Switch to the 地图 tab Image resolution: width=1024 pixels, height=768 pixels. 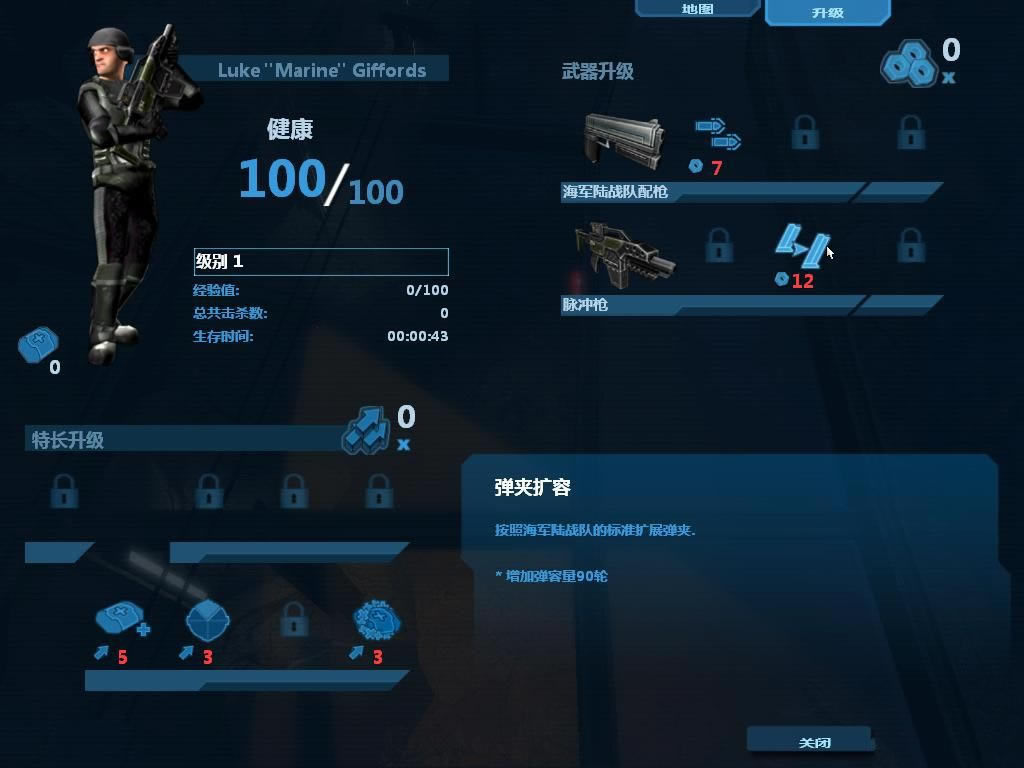coord(697,9)
